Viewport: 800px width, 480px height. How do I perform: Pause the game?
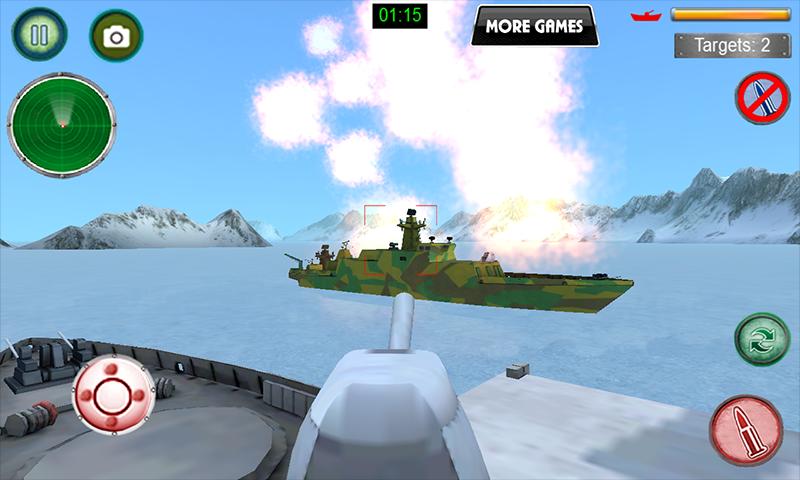coord(39,36)
